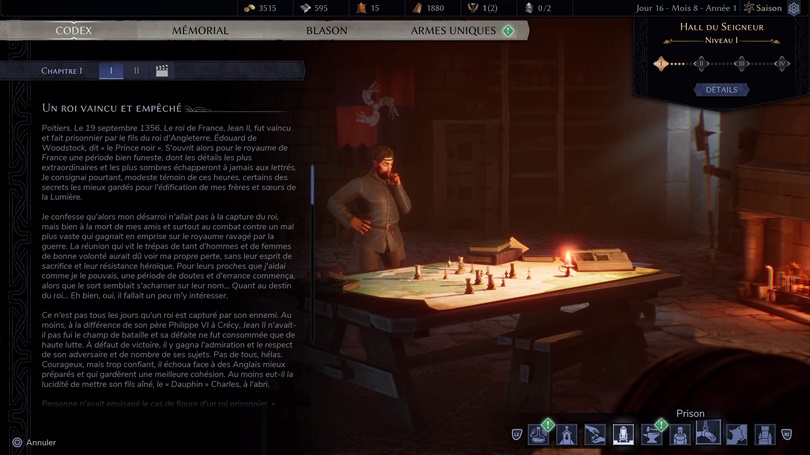Image resolution: width=810 pixels, height=455 pixels.
Task: Open the Prison shackle icon
Action: coord(708,434)
